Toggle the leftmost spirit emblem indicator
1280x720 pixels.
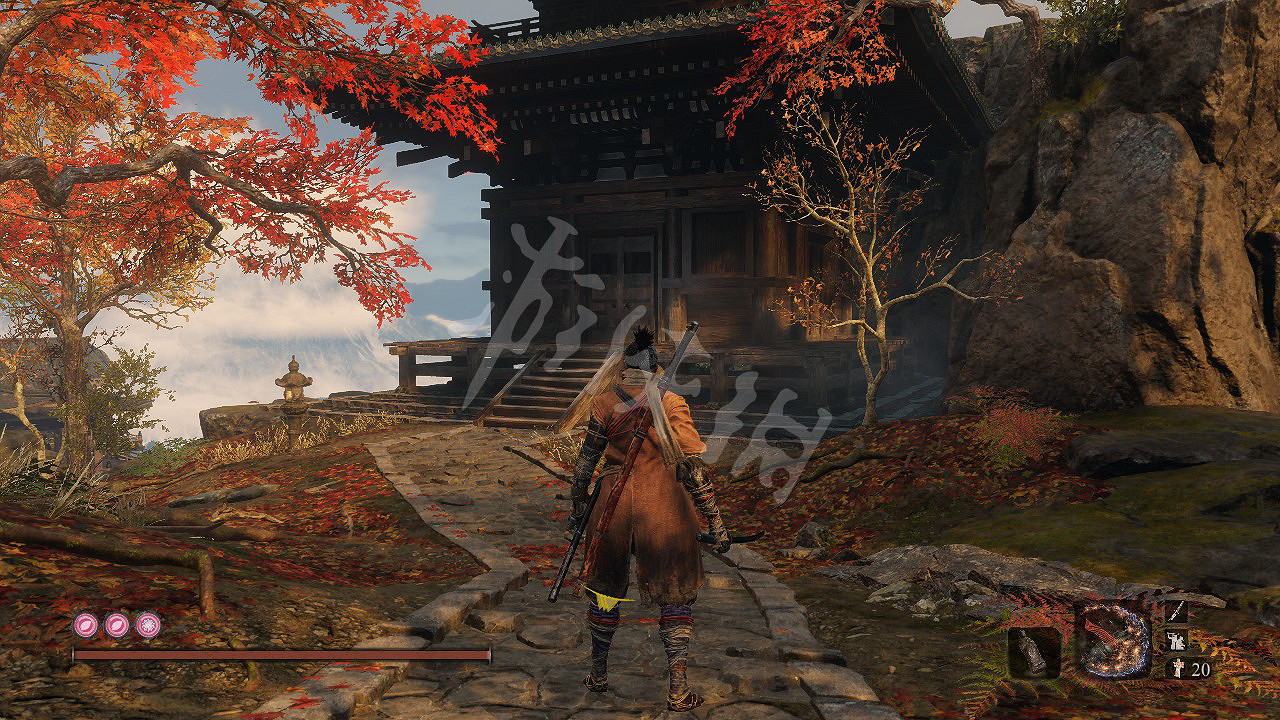86,625
